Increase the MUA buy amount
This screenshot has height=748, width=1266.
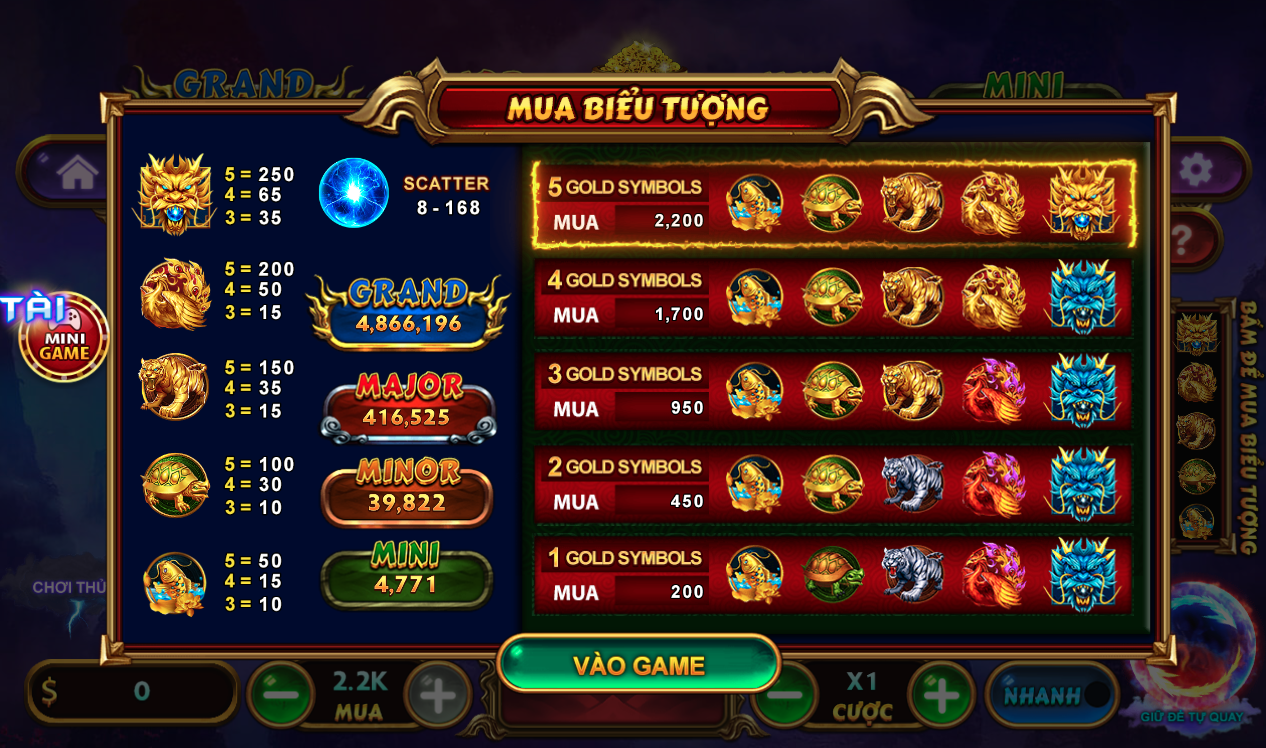437,694
